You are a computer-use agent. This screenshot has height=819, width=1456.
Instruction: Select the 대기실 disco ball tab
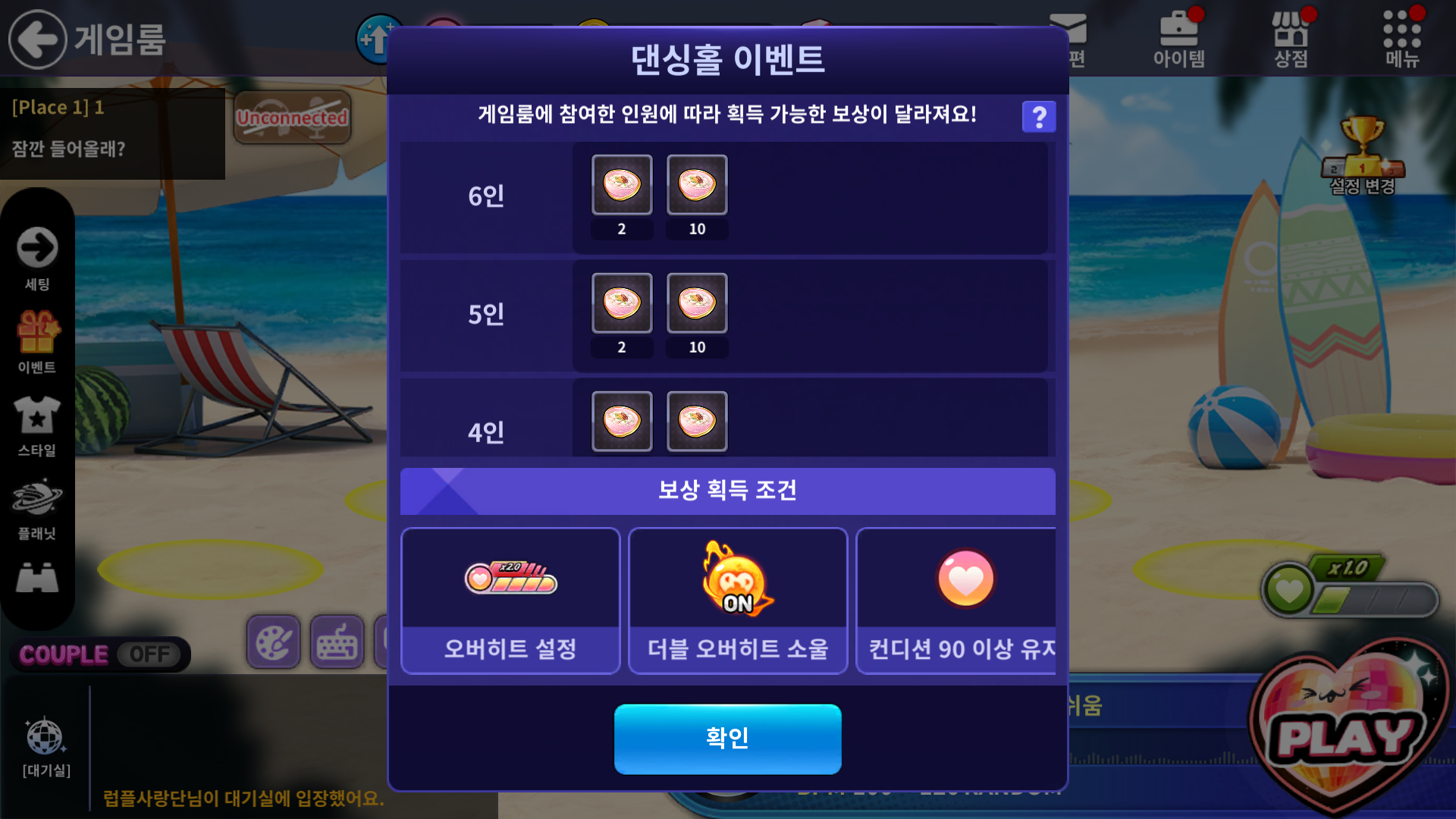tap(45, 747)
